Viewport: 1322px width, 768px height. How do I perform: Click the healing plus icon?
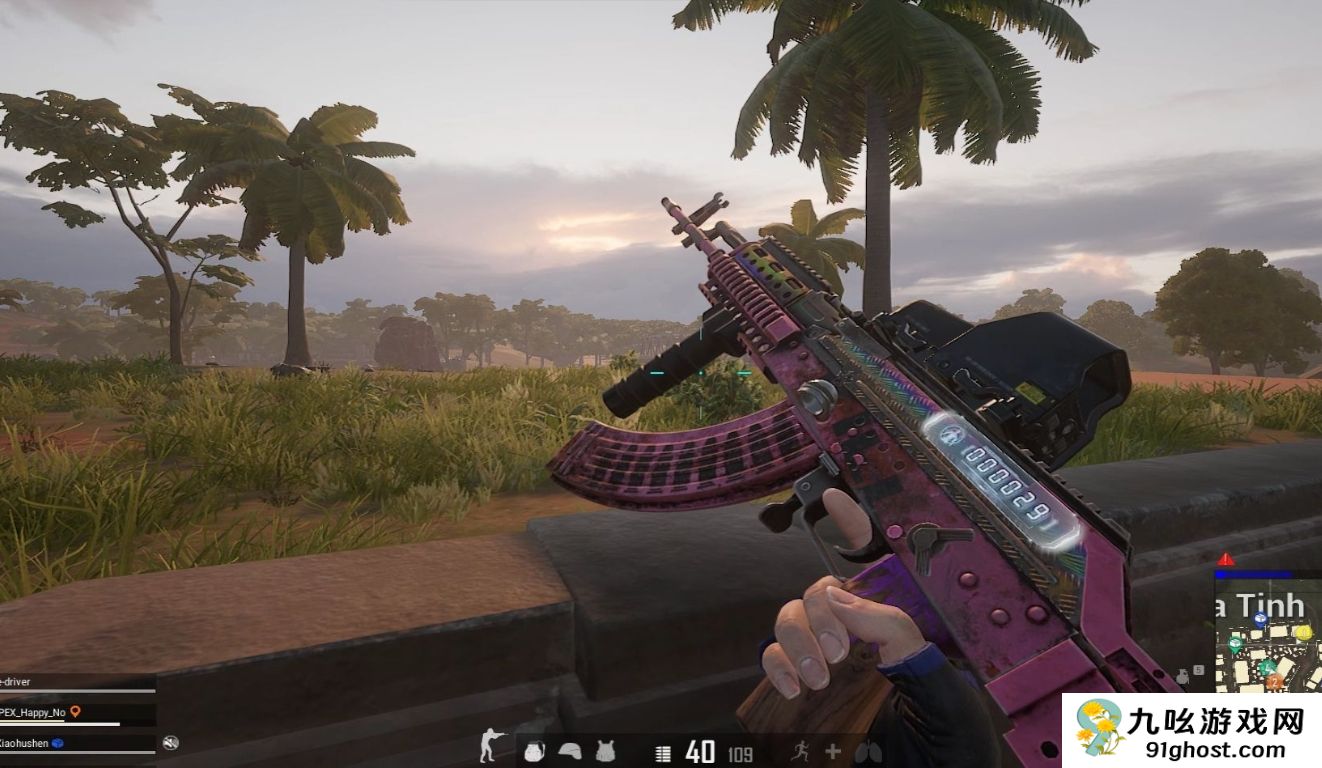832,751
